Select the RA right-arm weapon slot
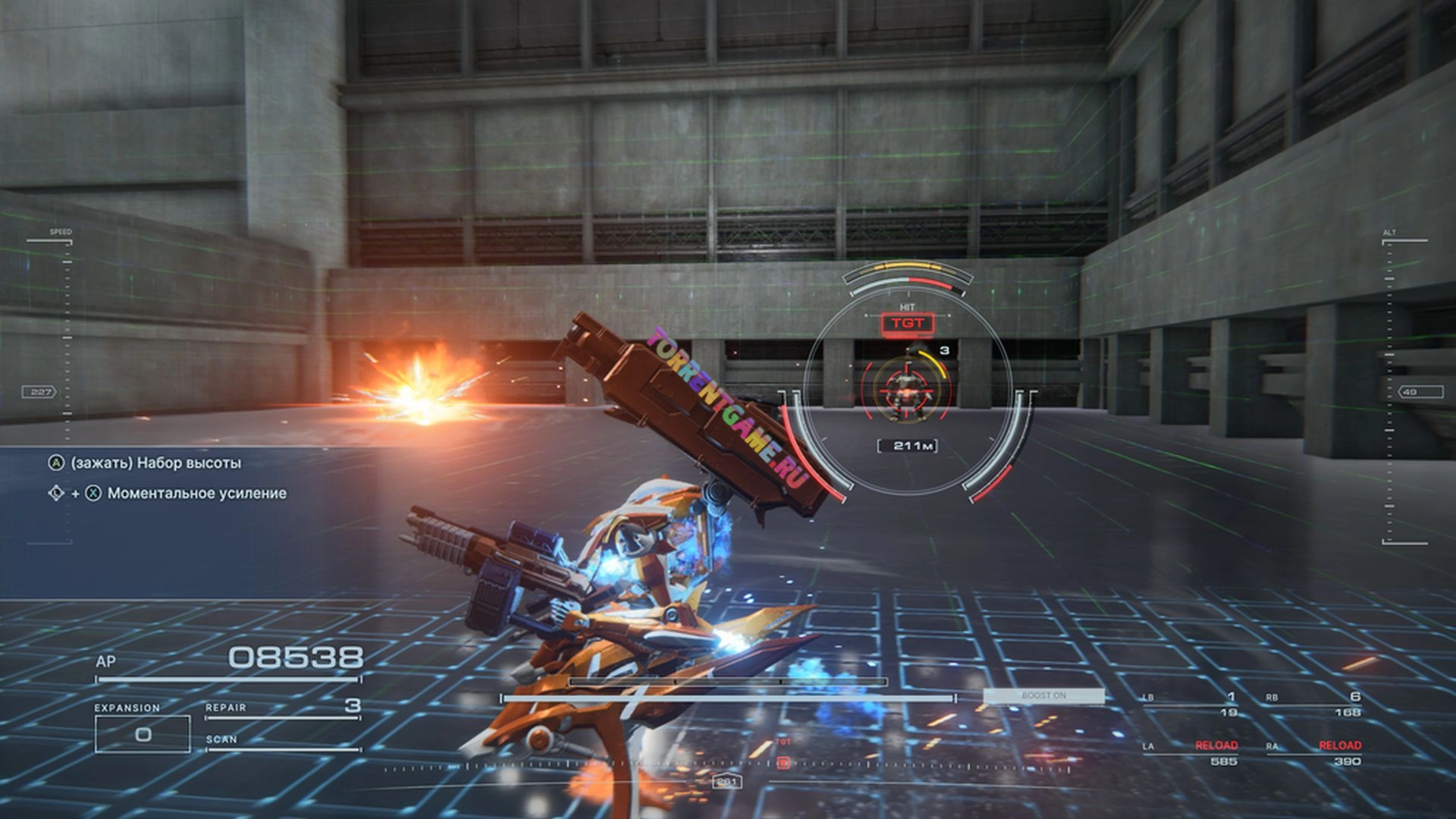The image size is (1456, 819). [1313, 753]
